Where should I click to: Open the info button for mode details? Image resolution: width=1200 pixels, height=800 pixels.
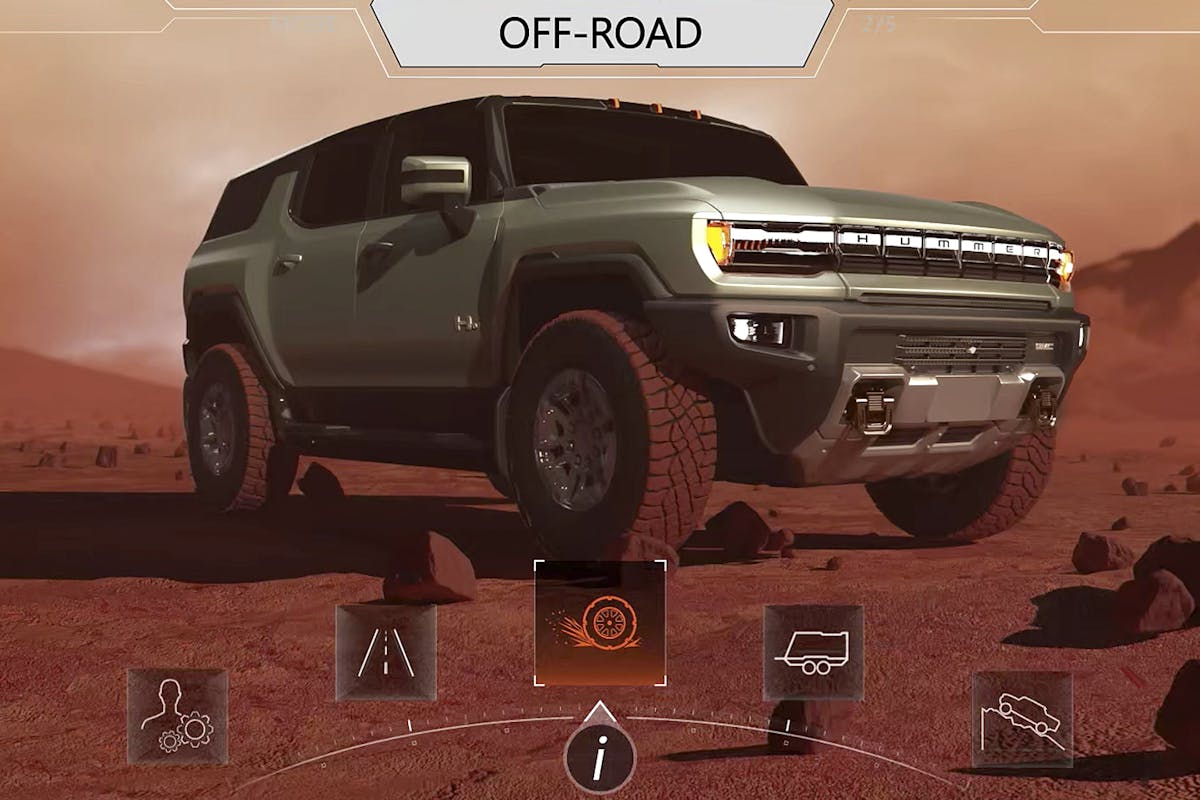pyautogui.click(x=599, y=762)
